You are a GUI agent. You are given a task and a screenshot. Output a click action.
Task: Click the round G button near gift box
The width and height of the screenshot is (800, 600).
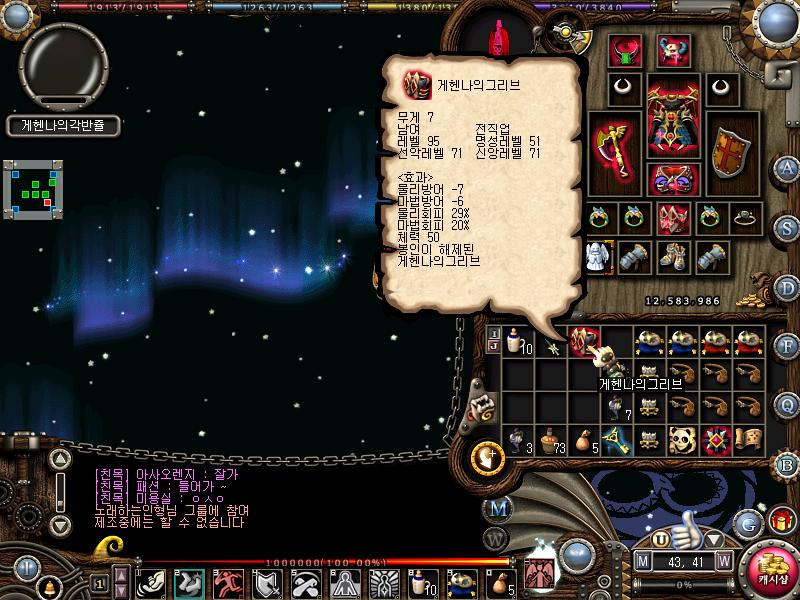tap(747, 522)
